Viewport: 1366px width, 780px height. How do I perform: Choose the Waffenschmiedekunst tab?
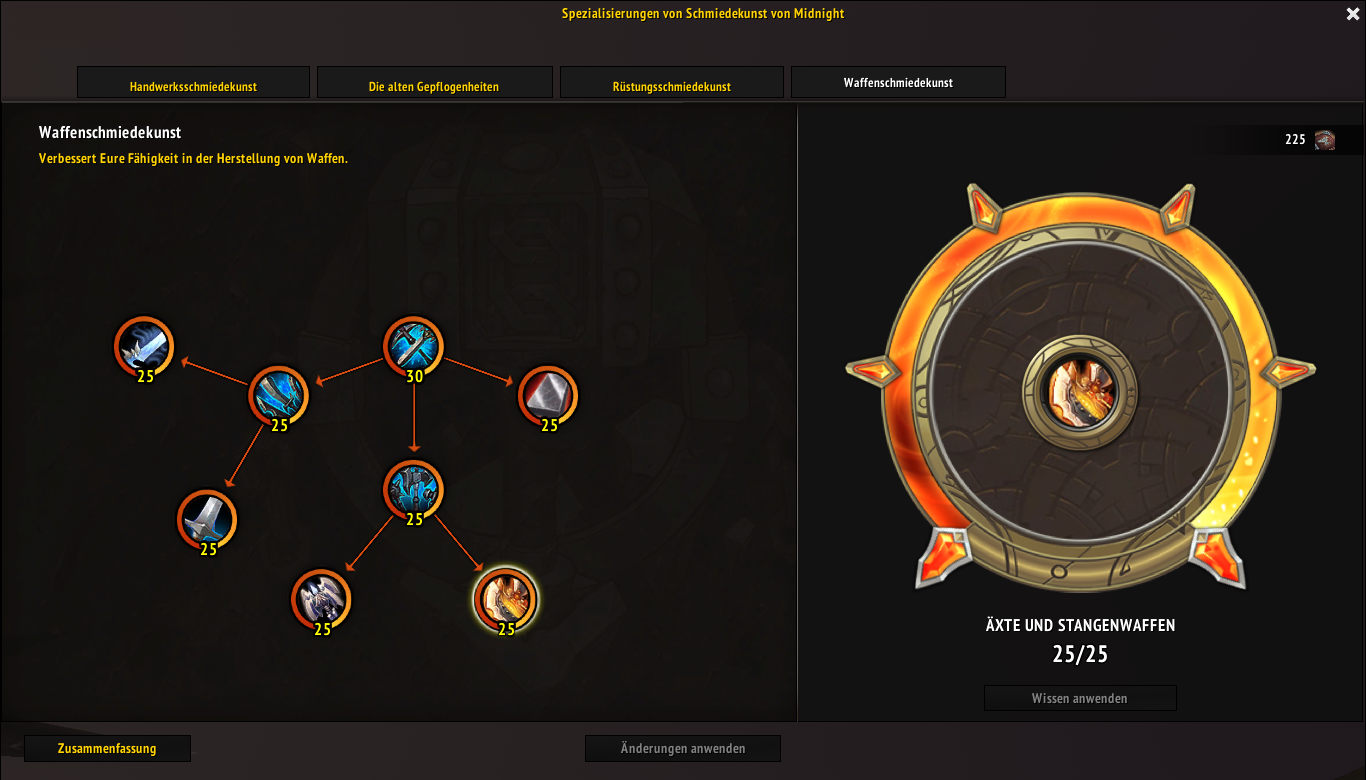[x=898, y=82]
